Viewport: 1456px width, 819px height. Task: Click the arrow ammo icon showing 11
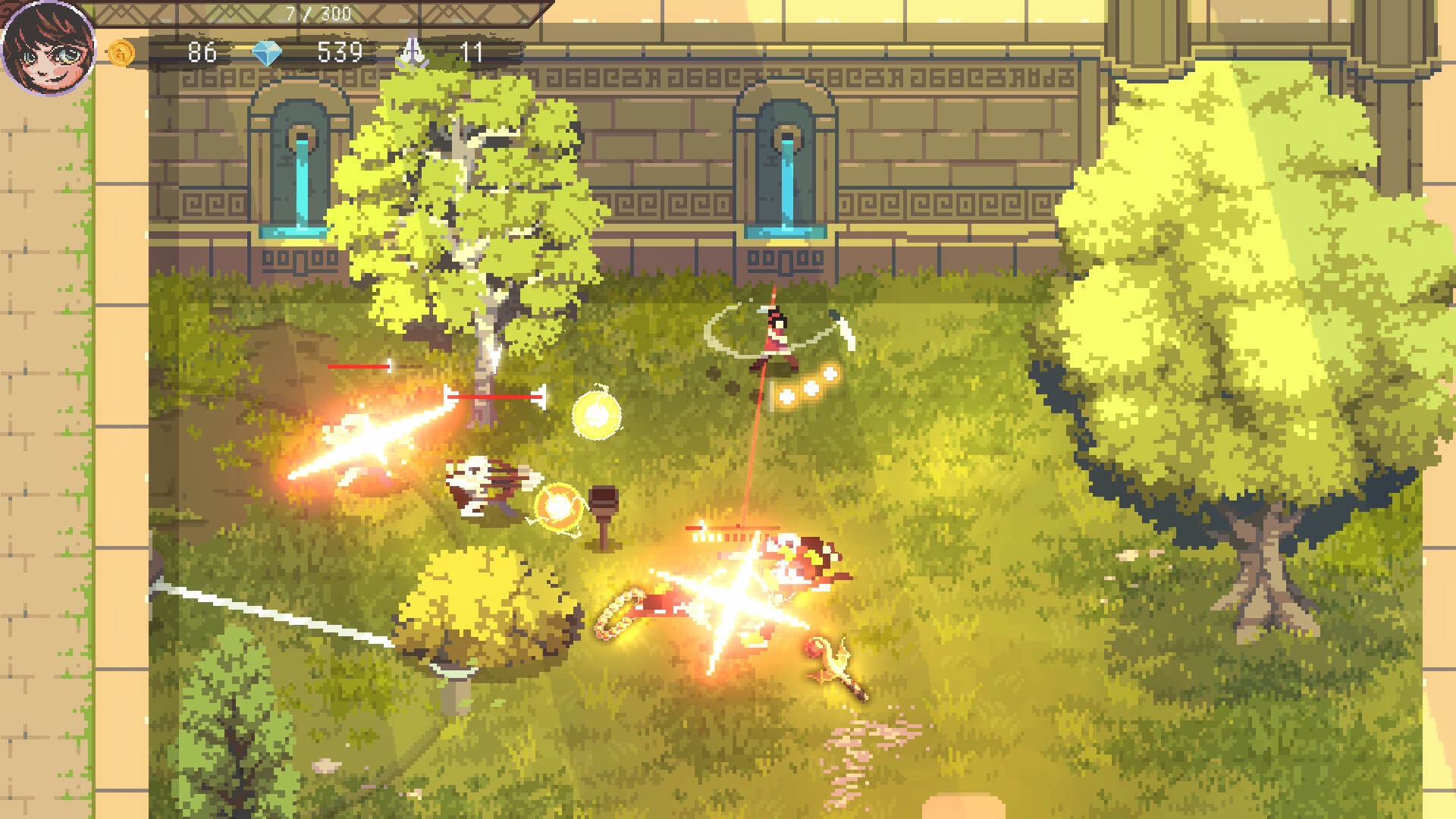click(x=413, y=53)
